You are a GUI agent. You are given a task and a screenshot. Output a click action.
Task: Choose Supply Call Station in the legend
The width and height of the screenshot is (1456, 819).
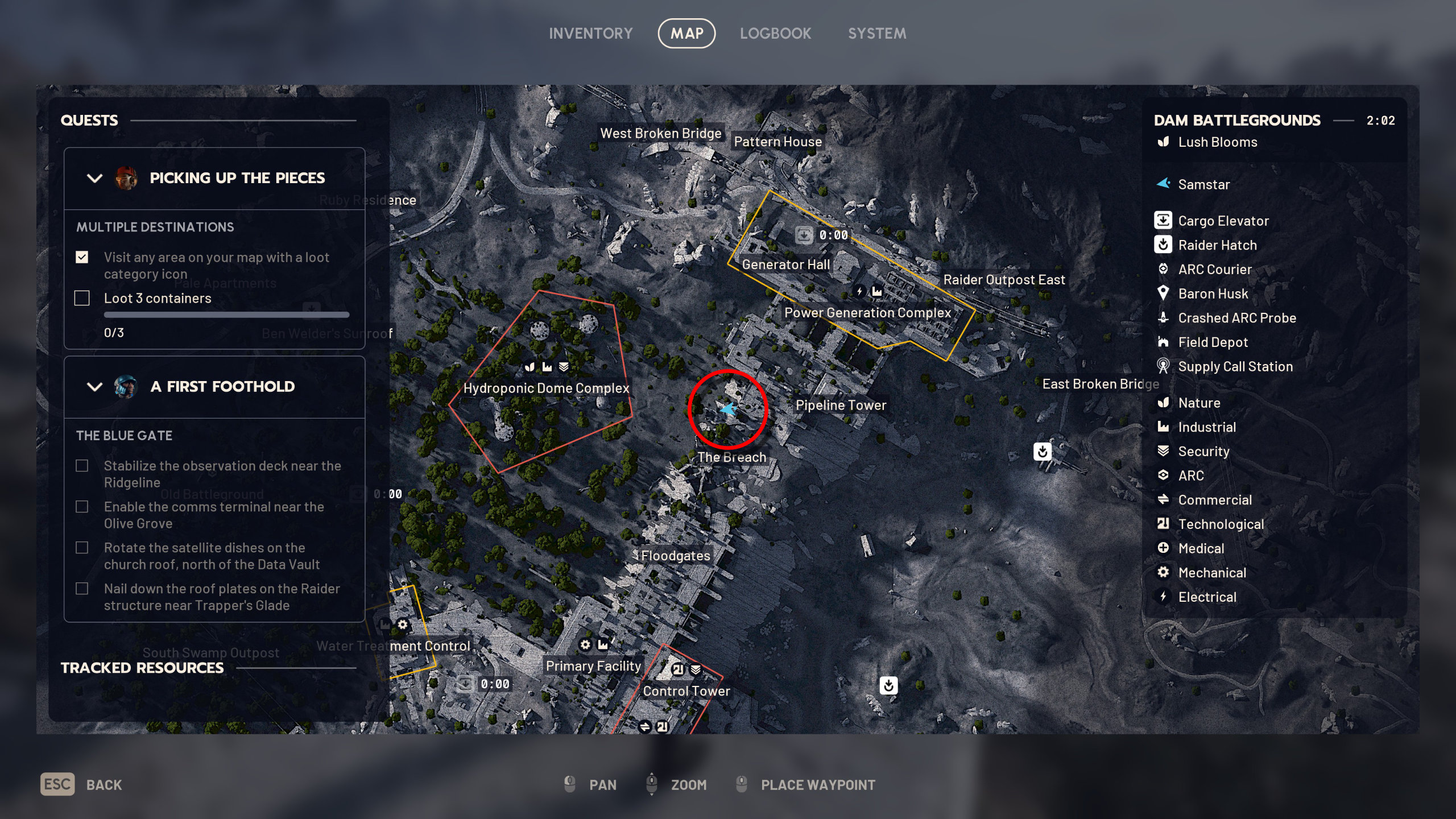point(1235,367)
